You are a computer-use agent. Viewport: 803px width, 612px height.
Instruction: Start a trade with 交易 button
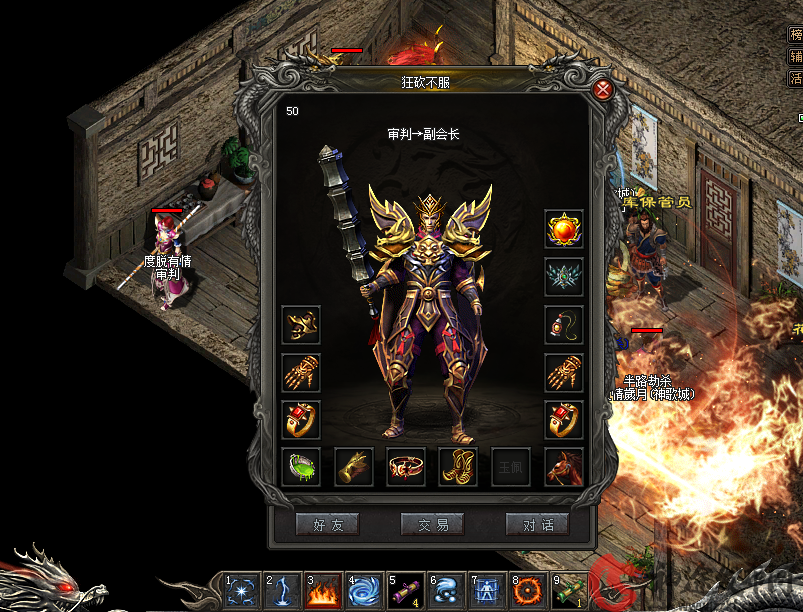tap(432, 524)
